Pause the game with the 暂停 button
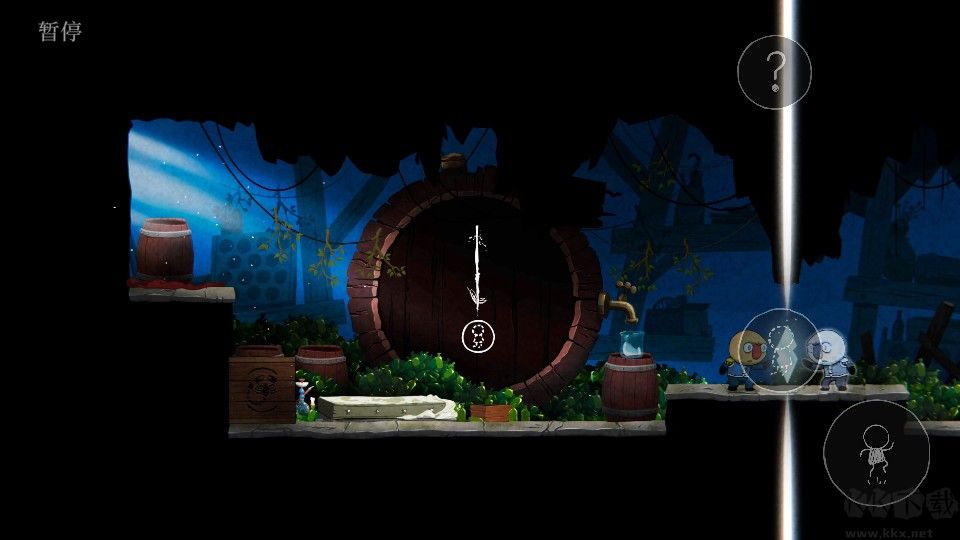960x540 pixels. pos(60,31)
